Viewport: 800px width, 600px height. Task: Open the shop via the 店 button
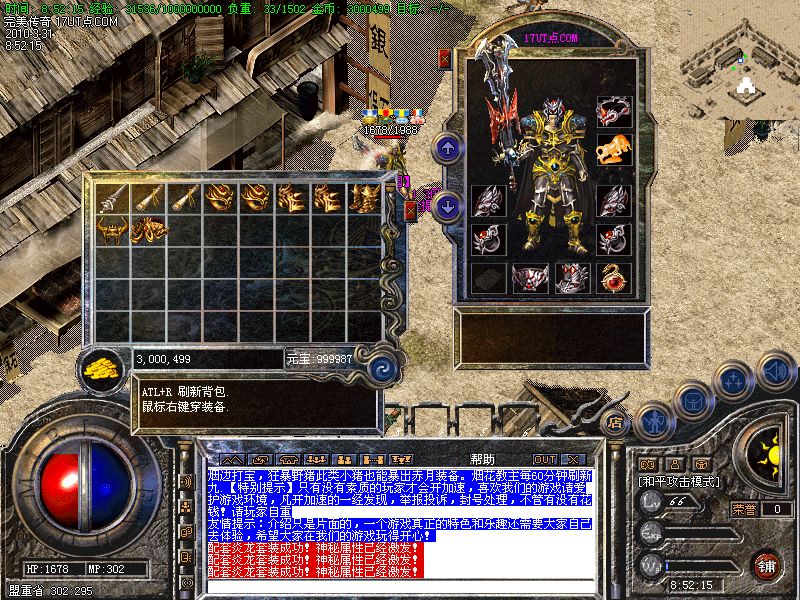616,422
